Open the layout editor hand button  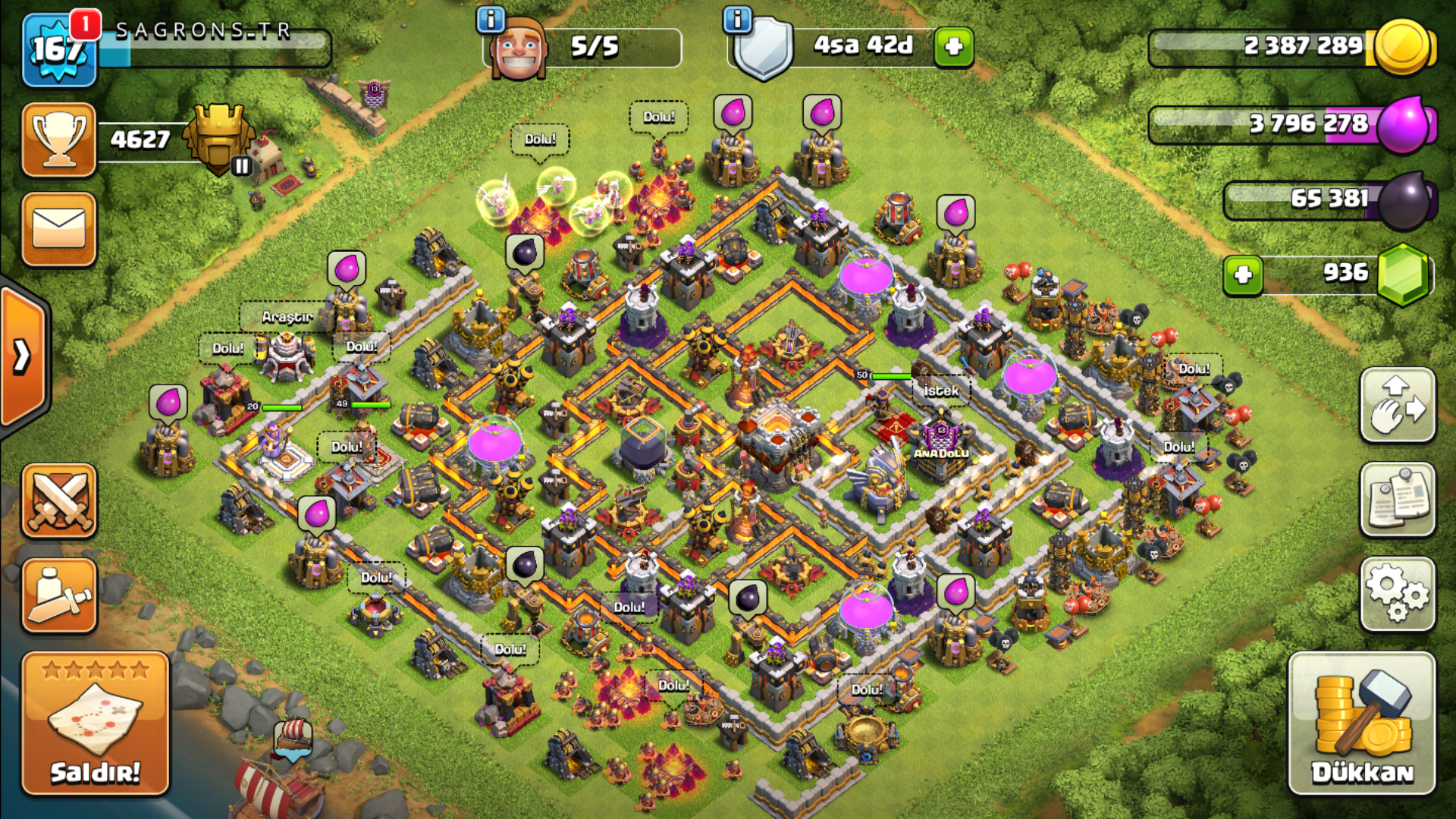[1398, 405]
